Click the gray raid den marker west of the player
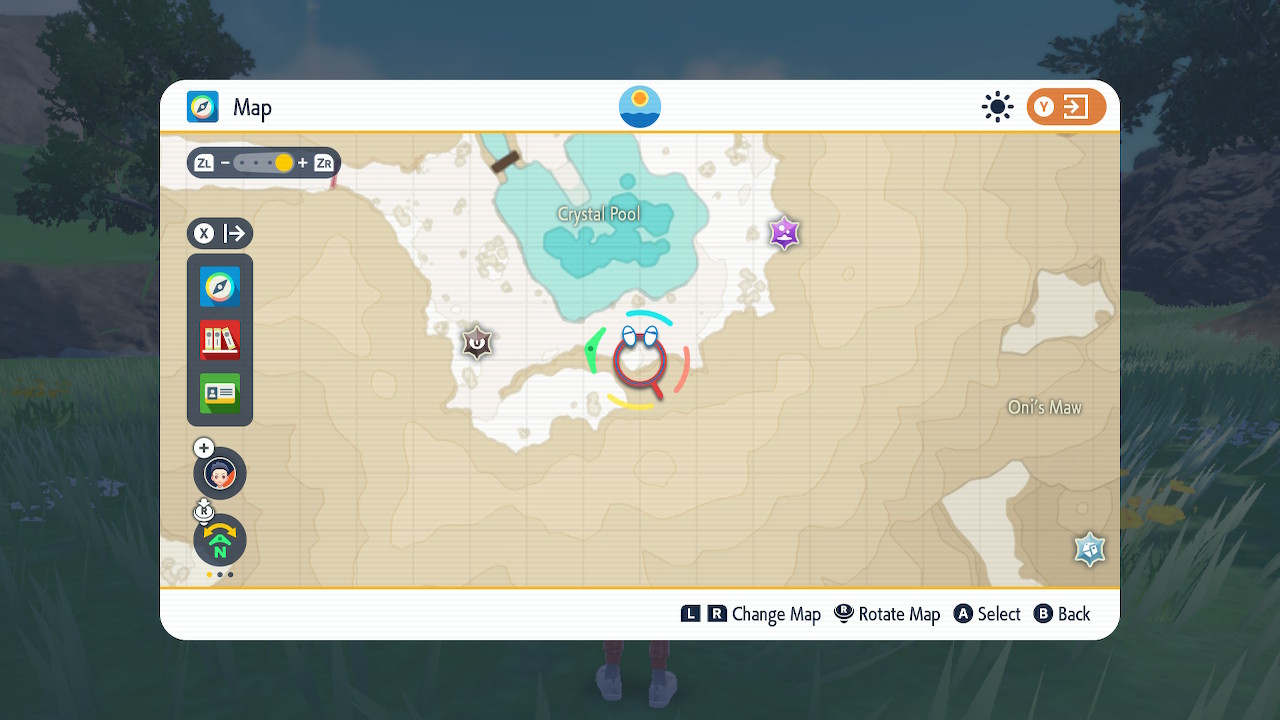Image resolution: width=1280 pixels, height=720 pixels. [476, 342]
